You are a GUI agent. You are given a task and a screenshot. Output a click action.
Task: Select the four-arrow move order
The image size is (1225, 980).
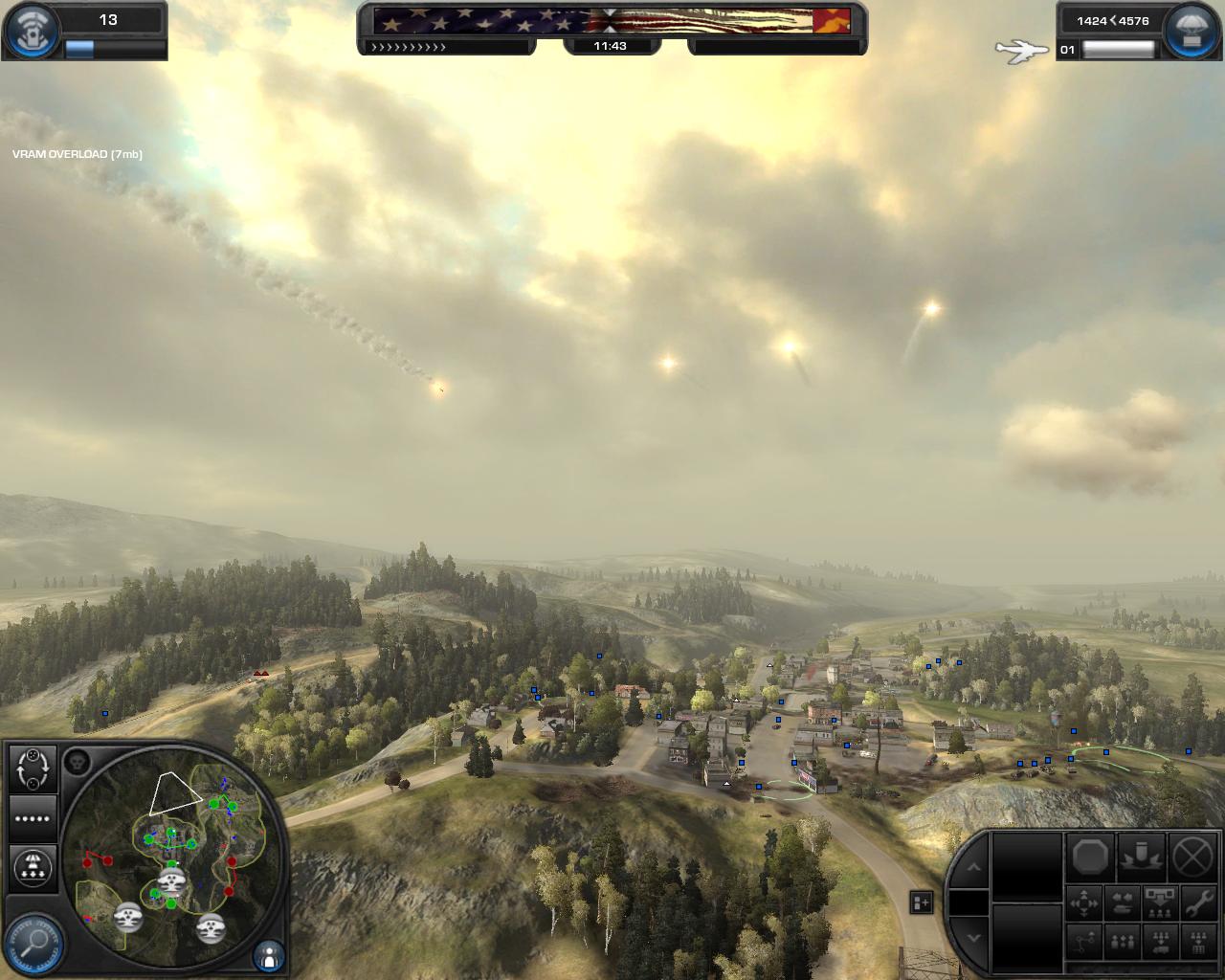[1084, 902]
